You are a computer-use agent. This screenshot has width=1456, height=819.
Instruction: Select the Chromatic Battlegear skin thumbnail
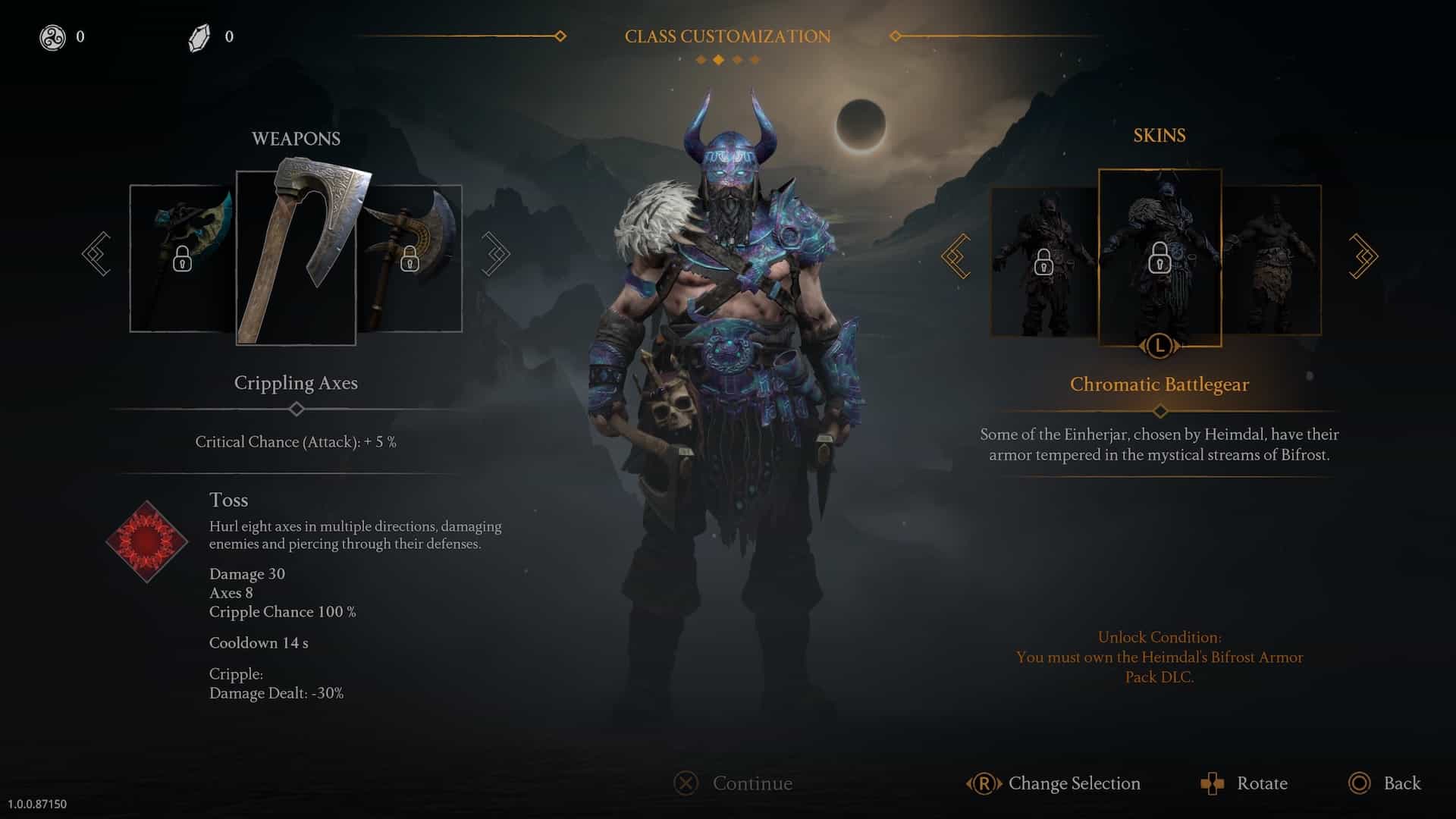[1159, 256]
